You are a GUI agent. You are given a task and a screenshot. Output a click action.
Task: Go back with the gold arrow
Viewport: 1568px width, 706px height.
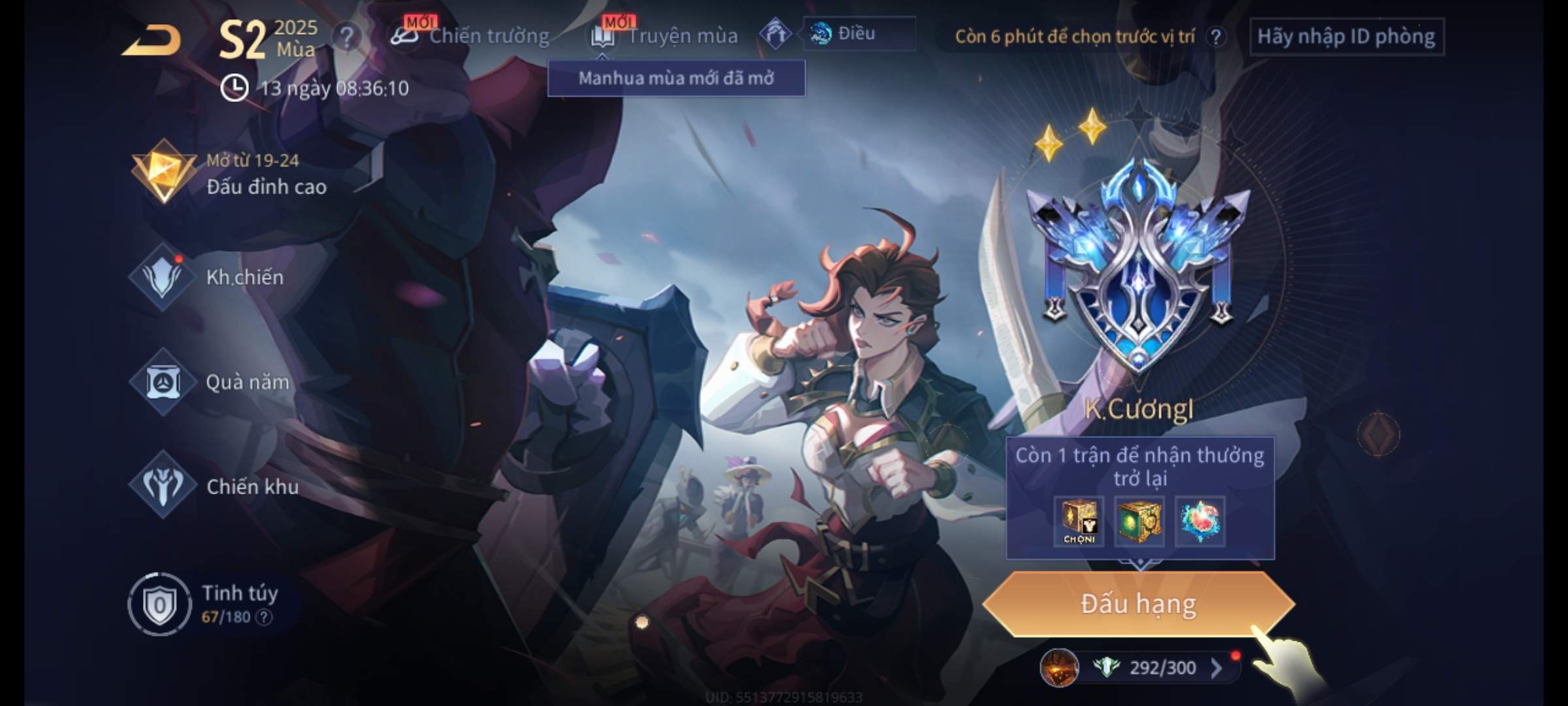point(152,41)
